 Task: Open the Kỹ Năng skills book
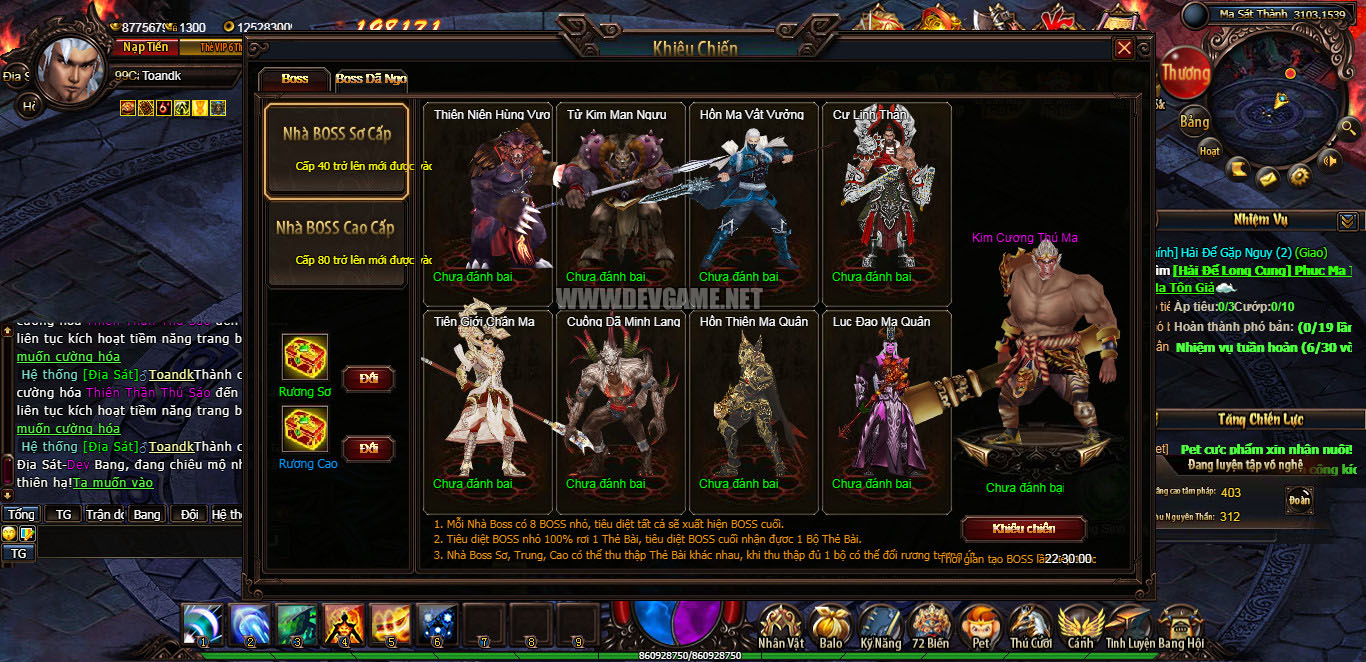880,627
